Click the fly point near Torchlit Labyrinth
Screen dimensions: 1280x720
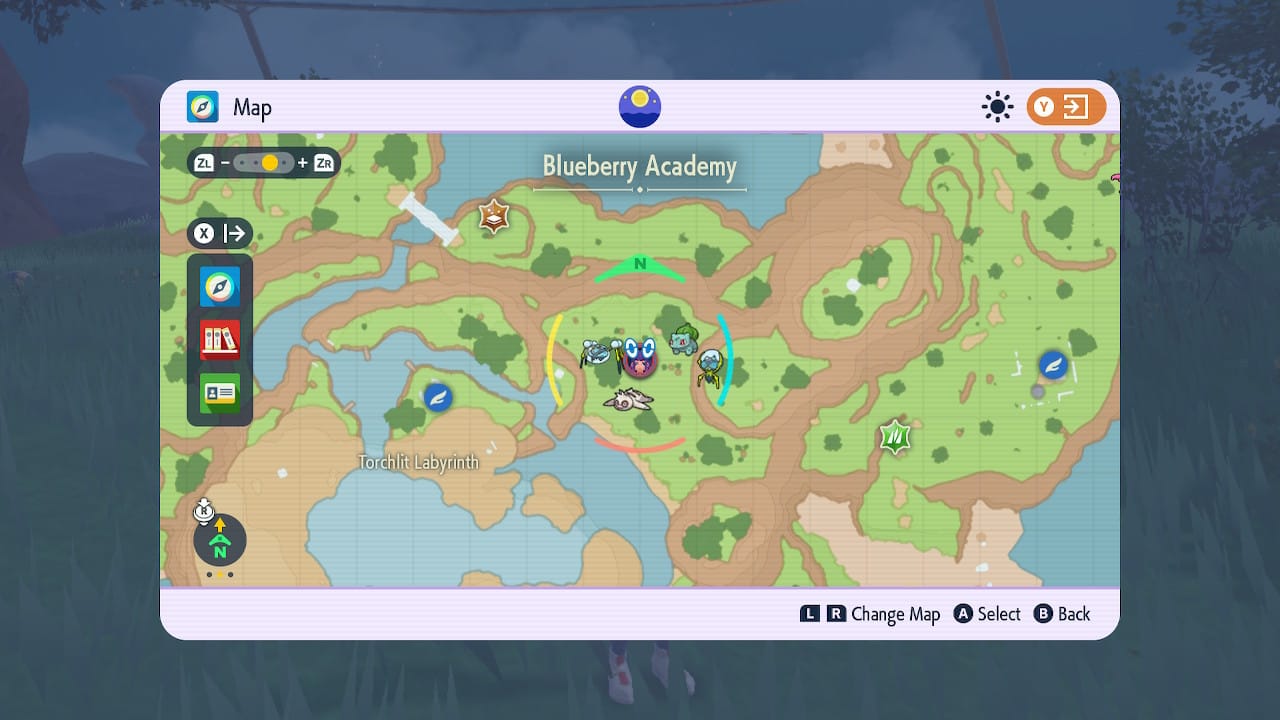(x=437, y=396)
